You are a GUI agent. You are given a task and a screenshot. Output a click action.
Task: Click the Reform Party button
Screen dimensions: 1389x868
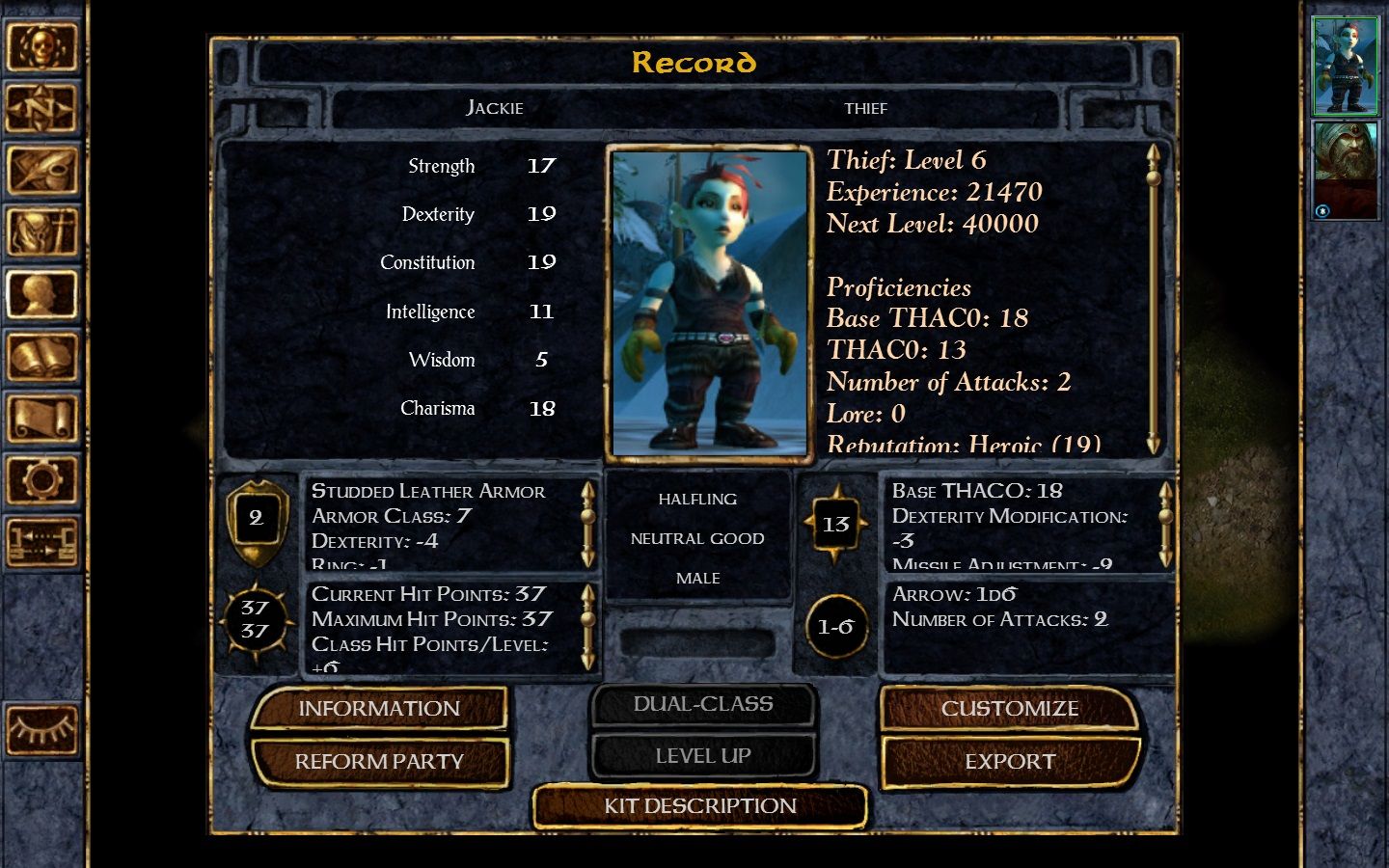pyautogui.click(x=378, y=762)
